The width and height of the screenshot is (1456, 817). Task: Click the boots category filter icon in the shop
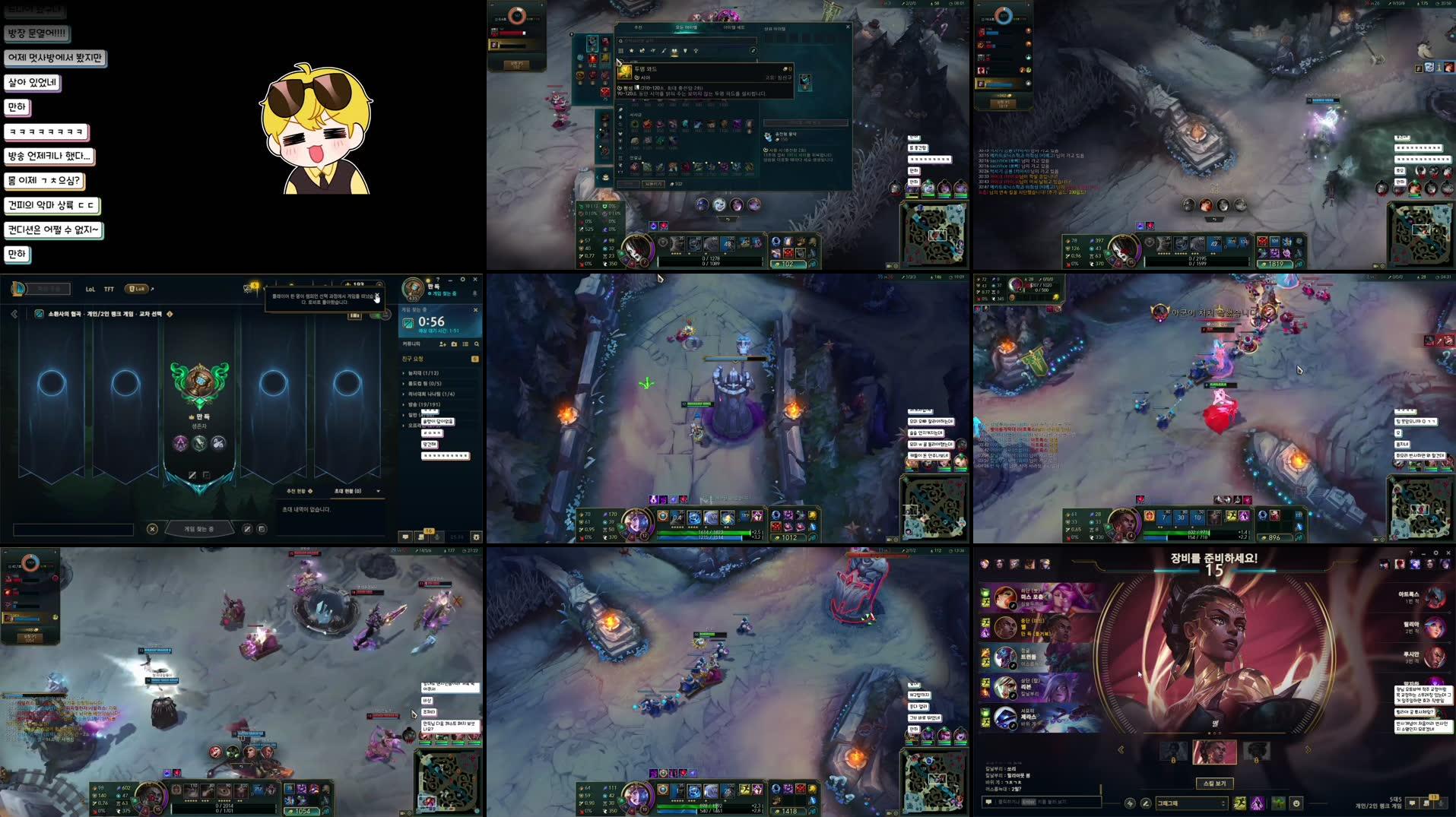pos(643,51)
